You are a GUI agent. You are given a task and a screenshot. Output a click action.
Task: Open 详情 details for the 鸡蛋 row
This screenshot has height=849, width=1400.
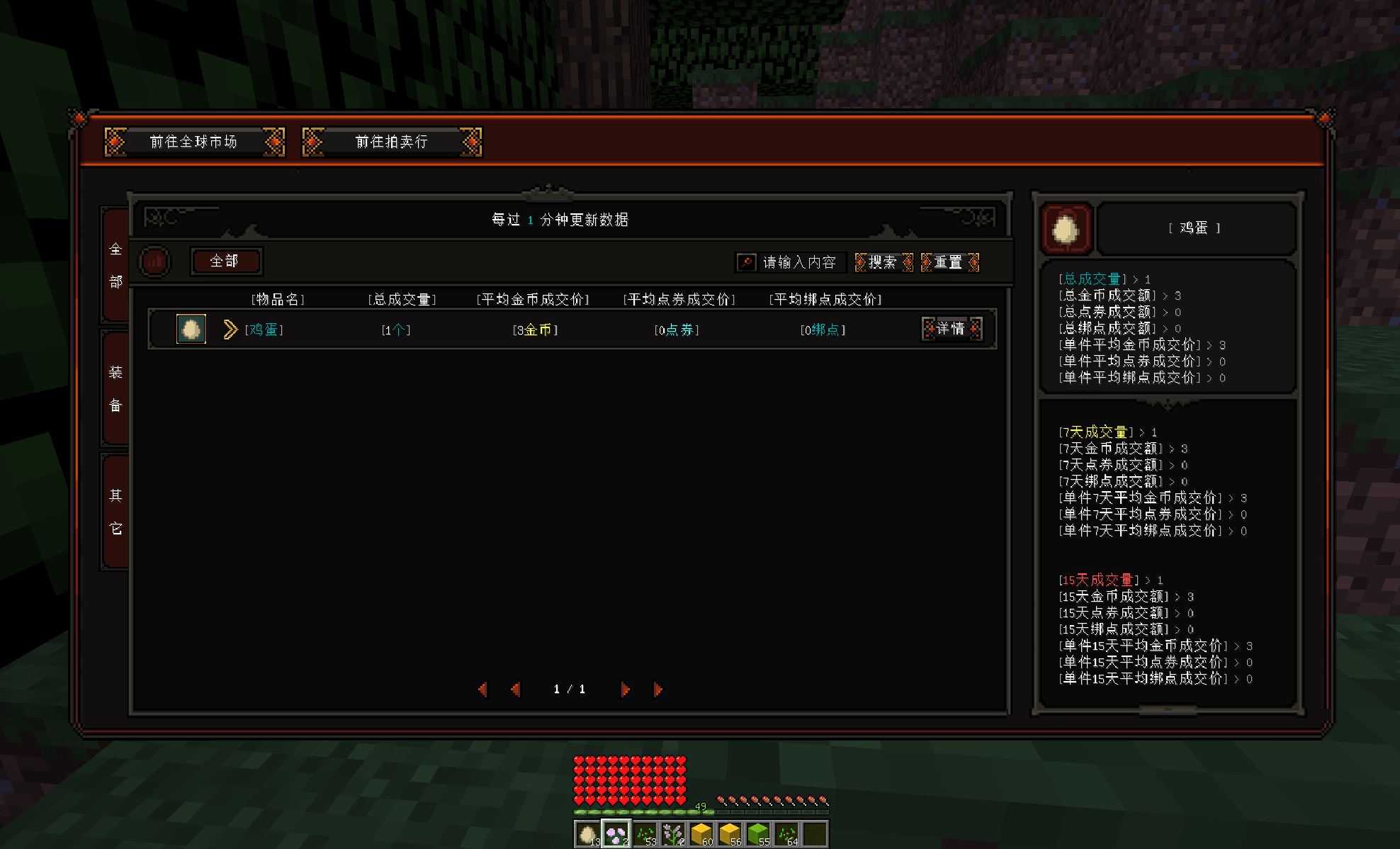(951, 329)
